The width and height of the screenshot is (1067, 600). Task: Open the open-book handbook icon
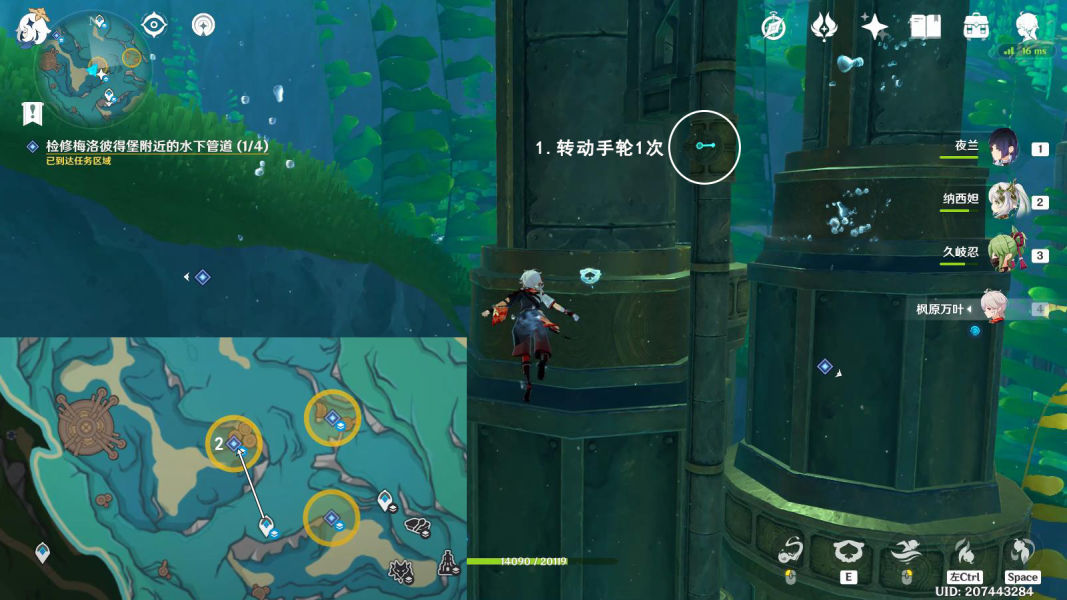point(925,27)
